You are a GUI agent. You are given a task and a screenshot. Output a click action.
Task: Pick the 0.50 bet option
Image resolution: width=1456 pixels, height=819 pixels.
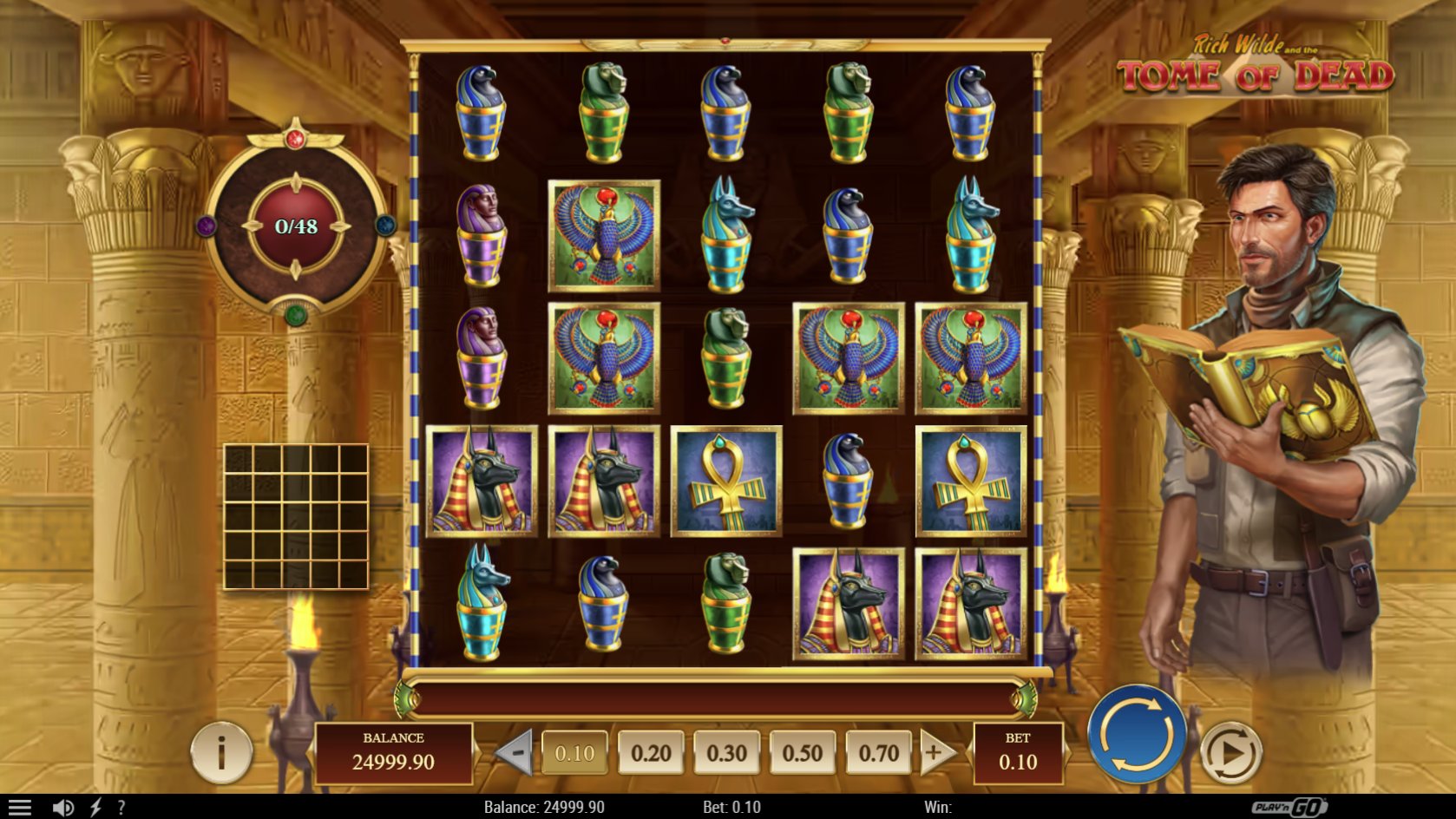802,753
